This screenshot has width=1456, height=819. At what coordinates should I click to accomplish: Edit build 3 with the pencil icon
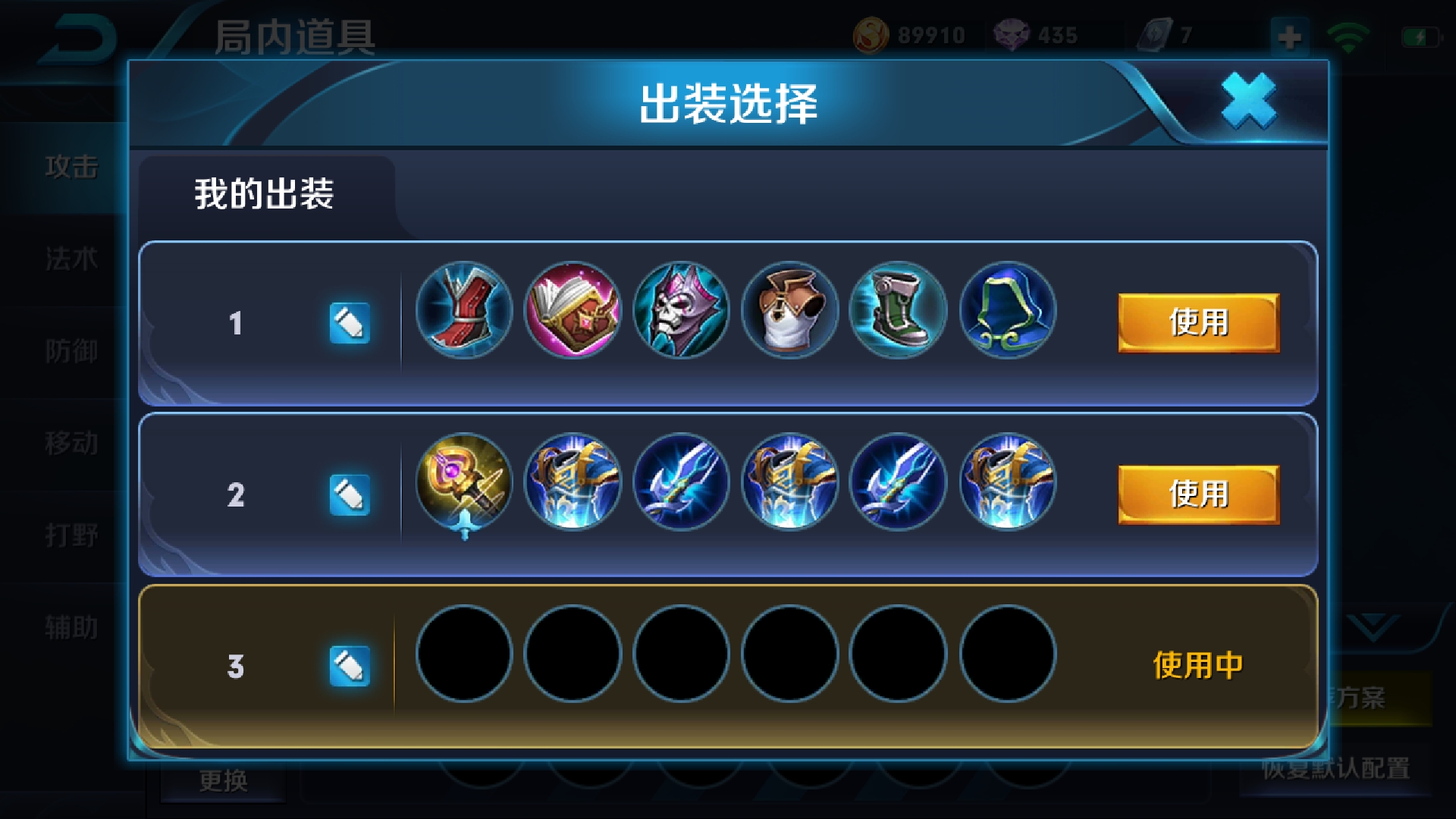pos(349,664)
